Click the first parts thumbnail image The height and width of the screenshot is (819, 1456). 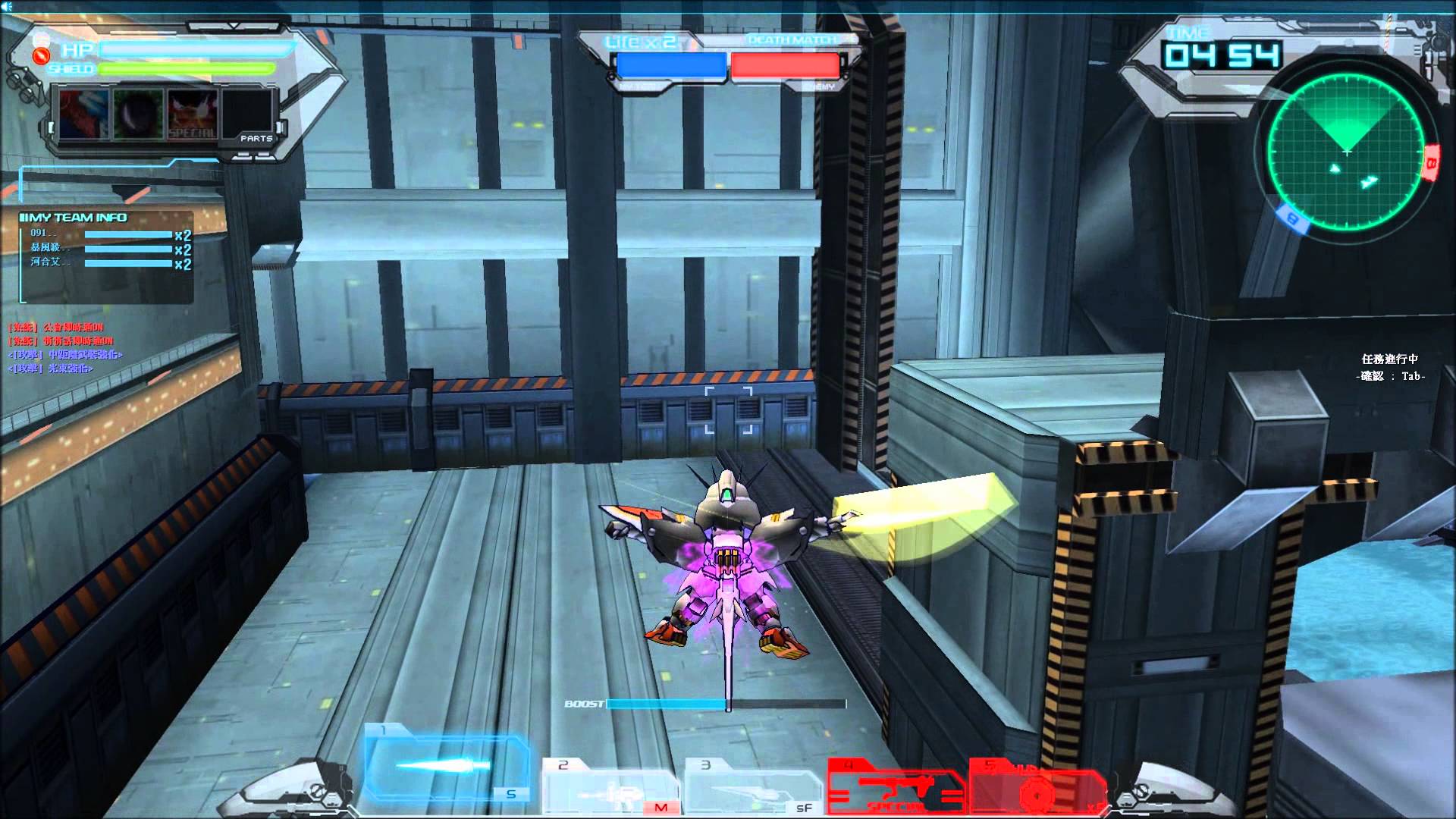point(86,112)
